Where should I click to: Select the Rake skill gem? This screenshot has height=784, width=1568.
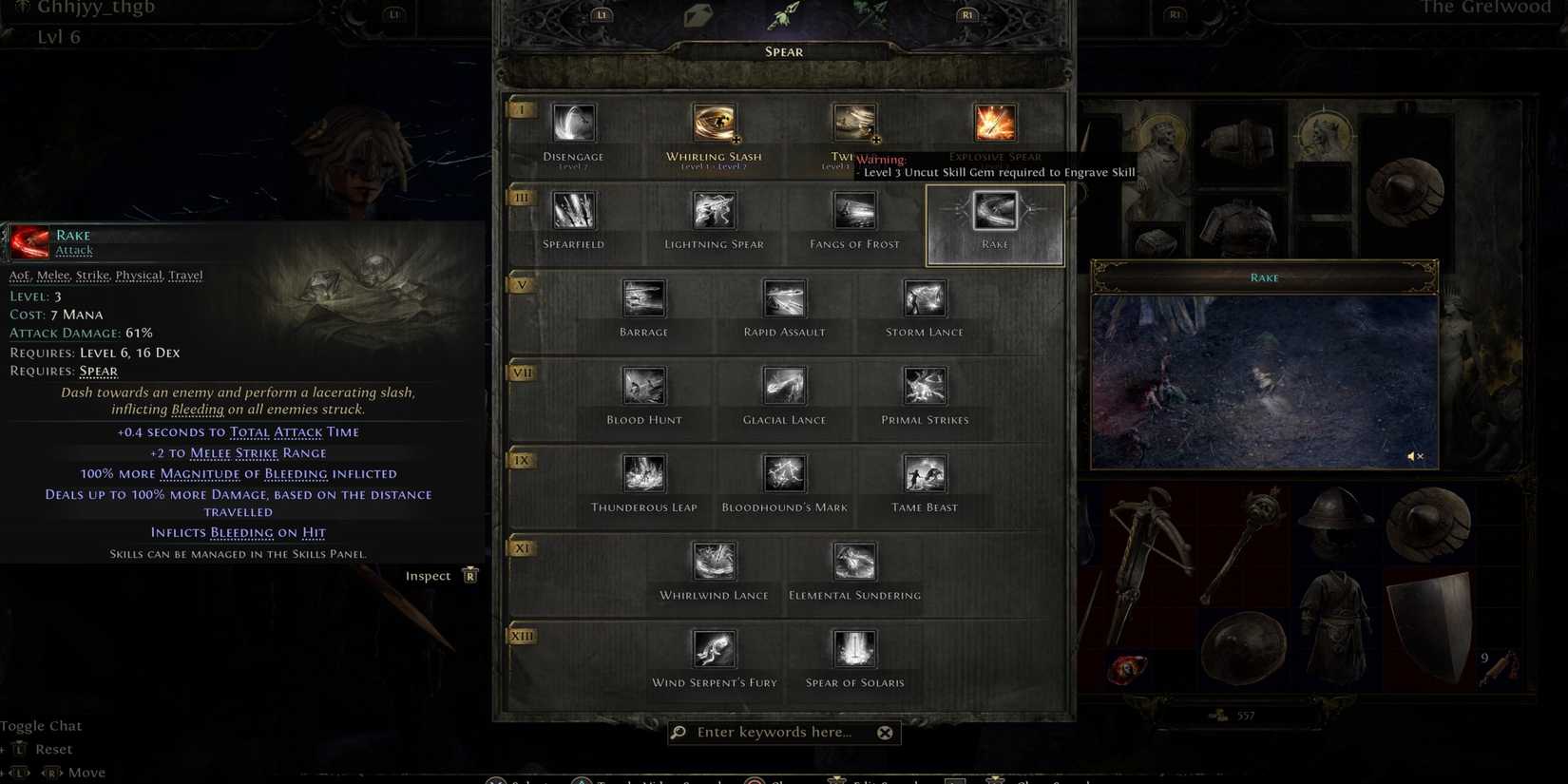point(994,211)
